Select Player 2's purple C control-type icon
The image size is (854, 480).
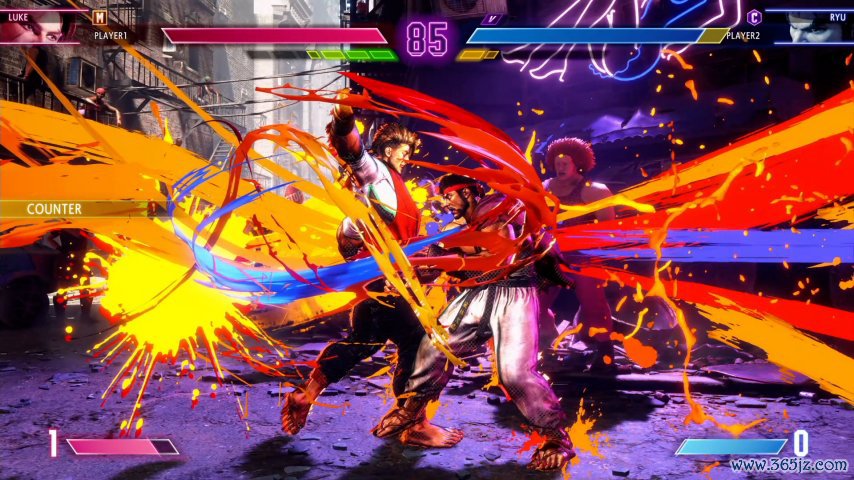(x=754, y=16)
